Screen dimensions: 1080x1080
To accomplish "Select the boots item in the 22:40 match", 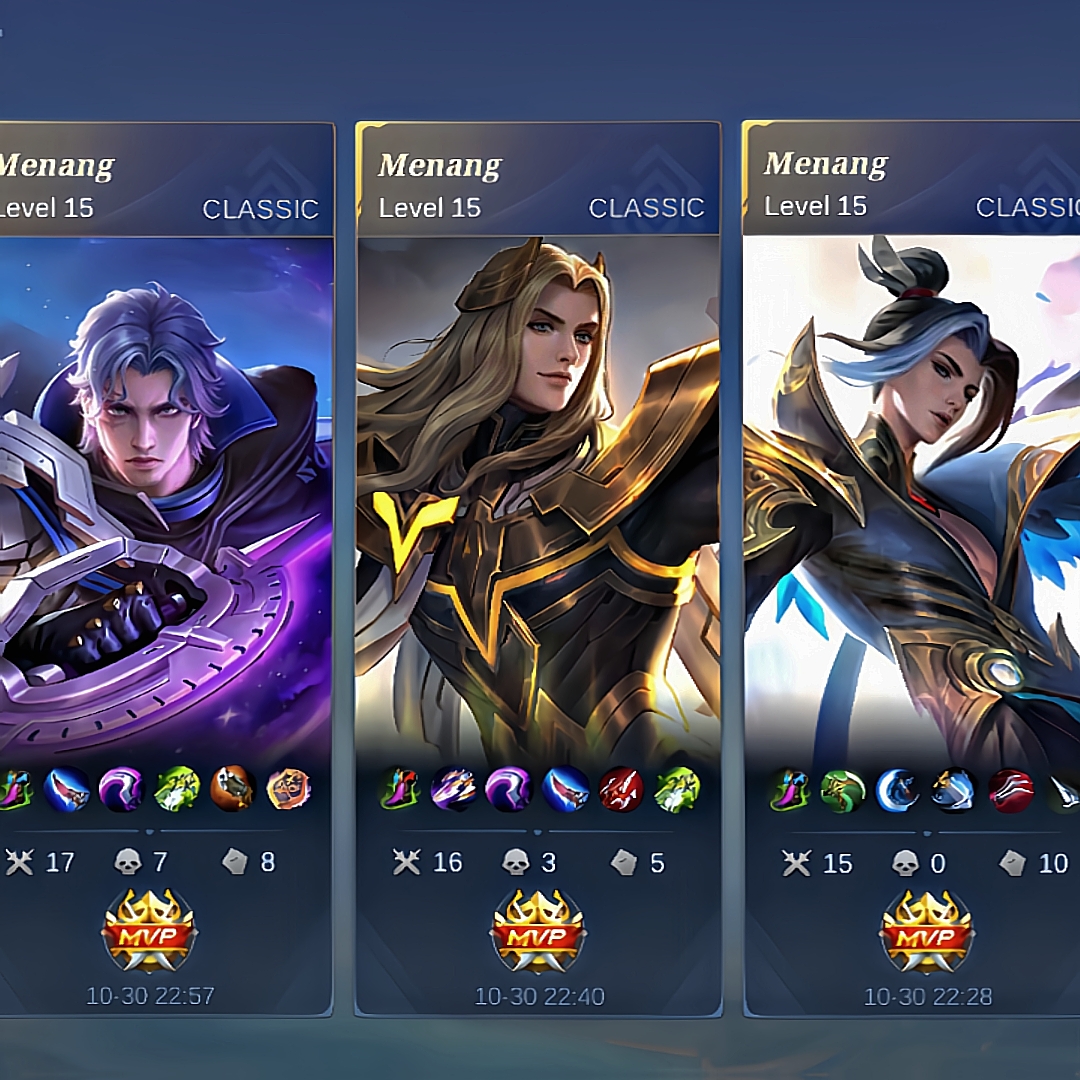I will 400,790.
